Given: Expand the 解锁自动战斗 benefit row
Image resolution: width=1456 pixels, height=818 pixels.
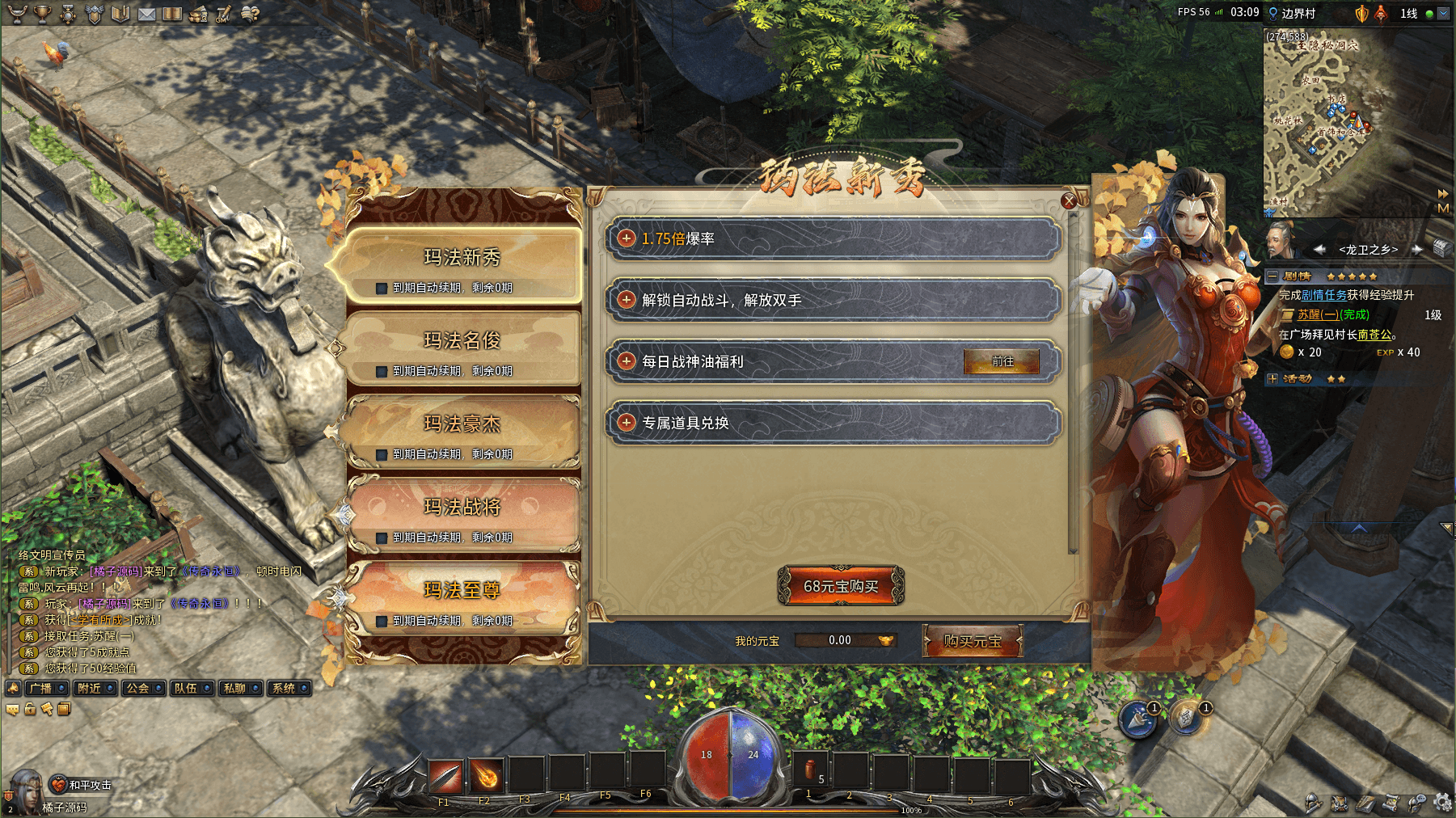Looking at the screenshot, I should (x=627, y=300).
